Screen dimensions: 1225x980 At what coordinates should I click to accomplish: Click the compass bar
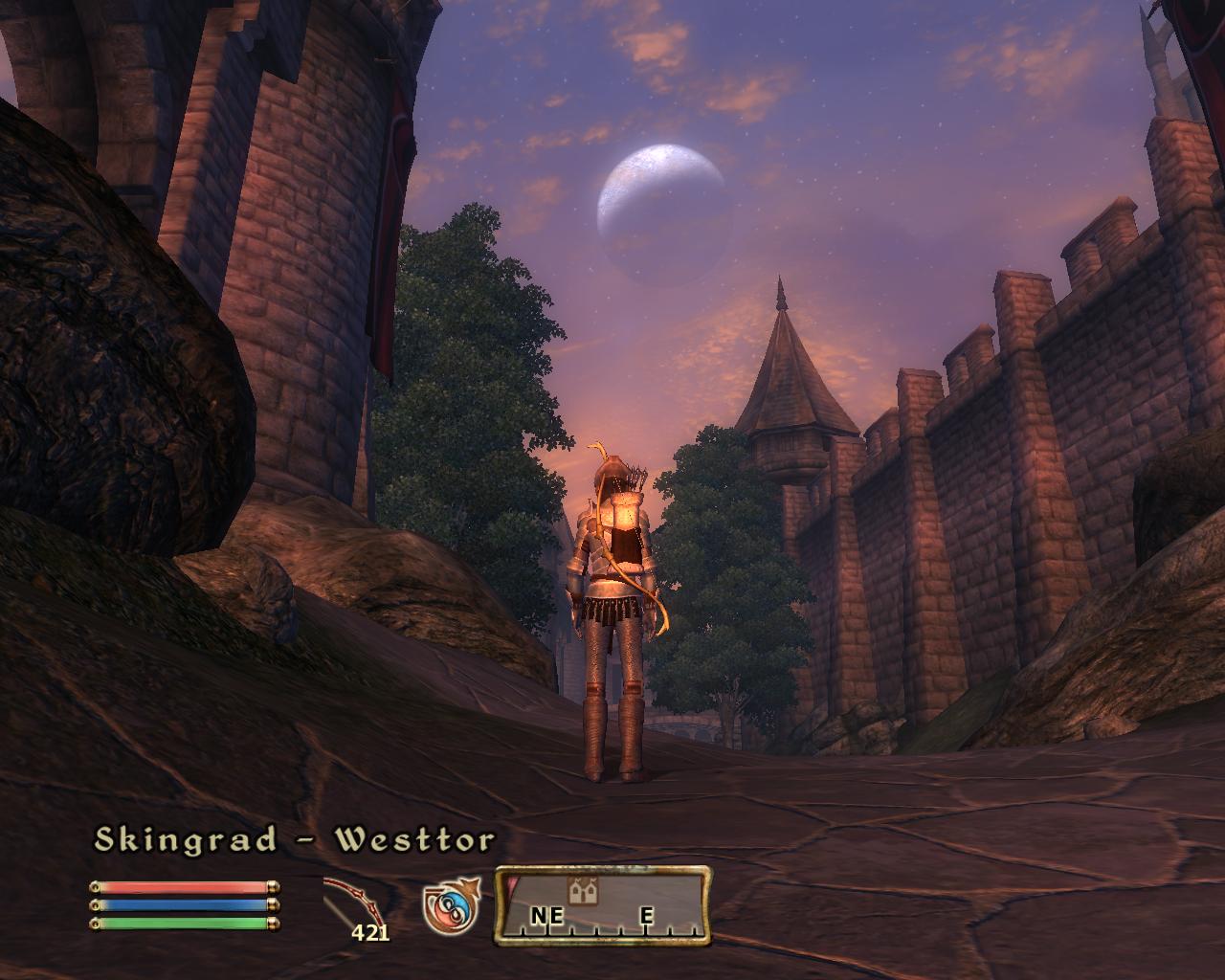(603, 905)
